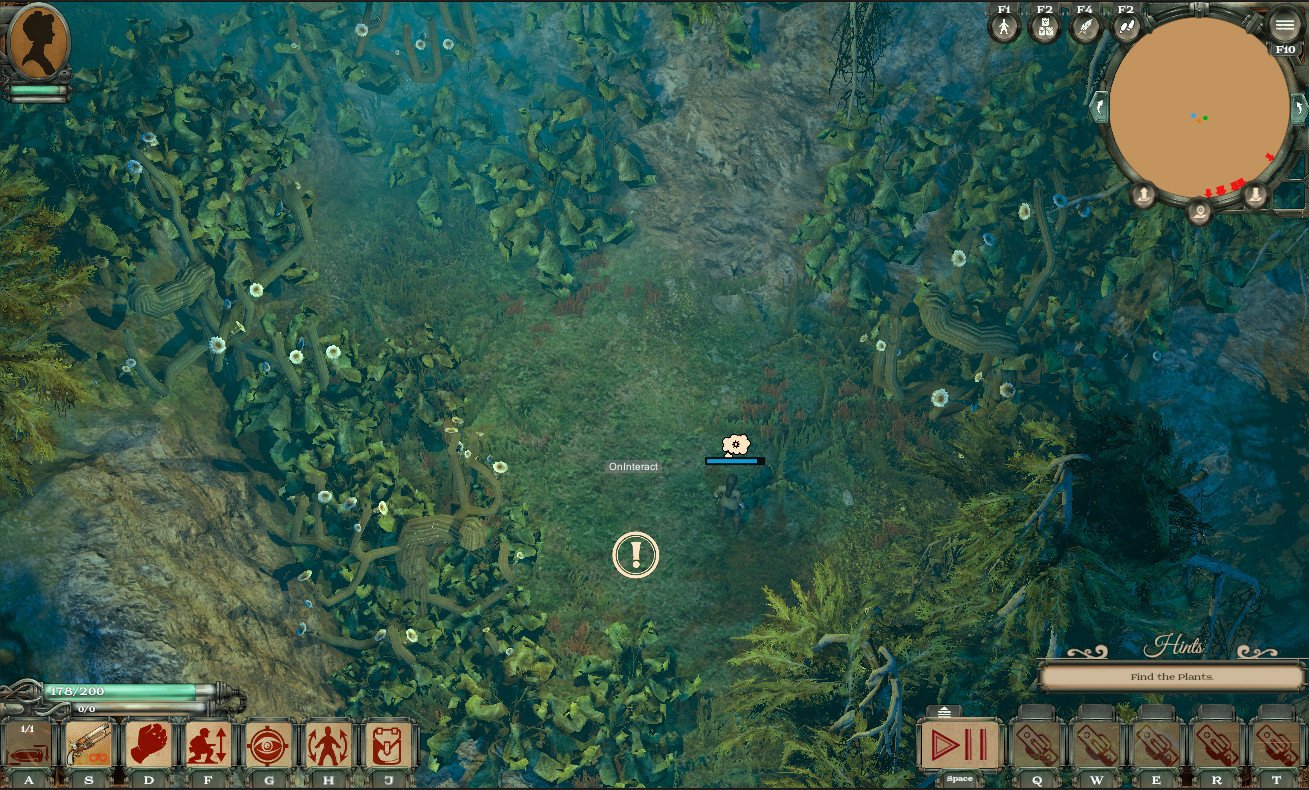Activate the eye vision skill in slot G
This screenshot has height=790, width=1309.
coord(268,744)
